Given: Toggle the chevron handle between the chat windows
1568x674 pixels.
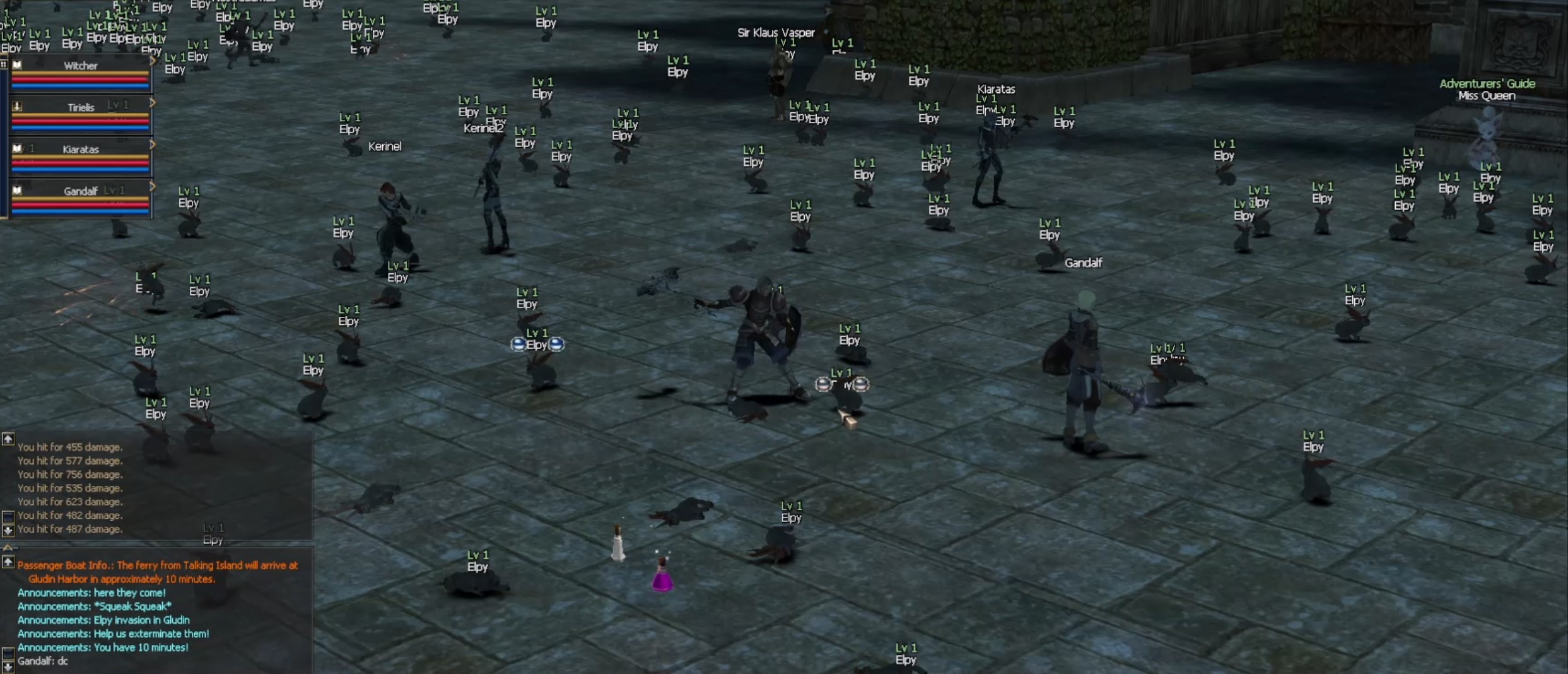Looking at the screenshot, I should (8, 547).
